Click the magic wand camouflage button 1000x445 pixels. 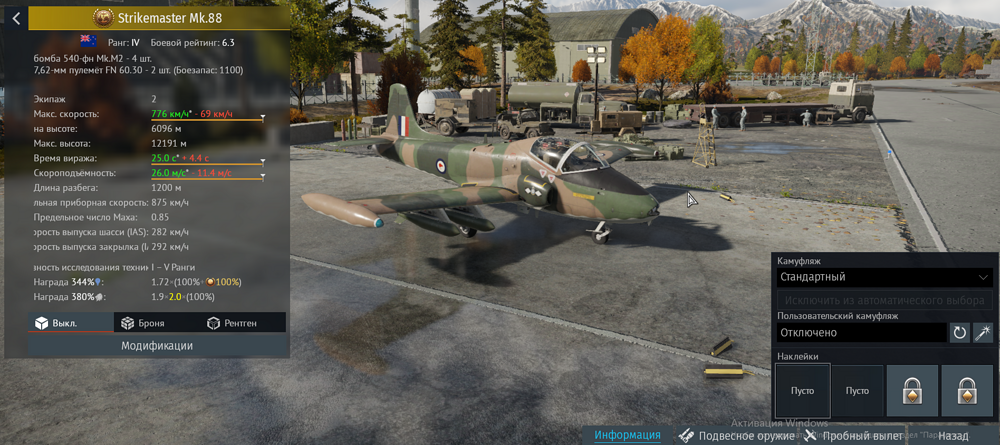(x=984, y=332)
